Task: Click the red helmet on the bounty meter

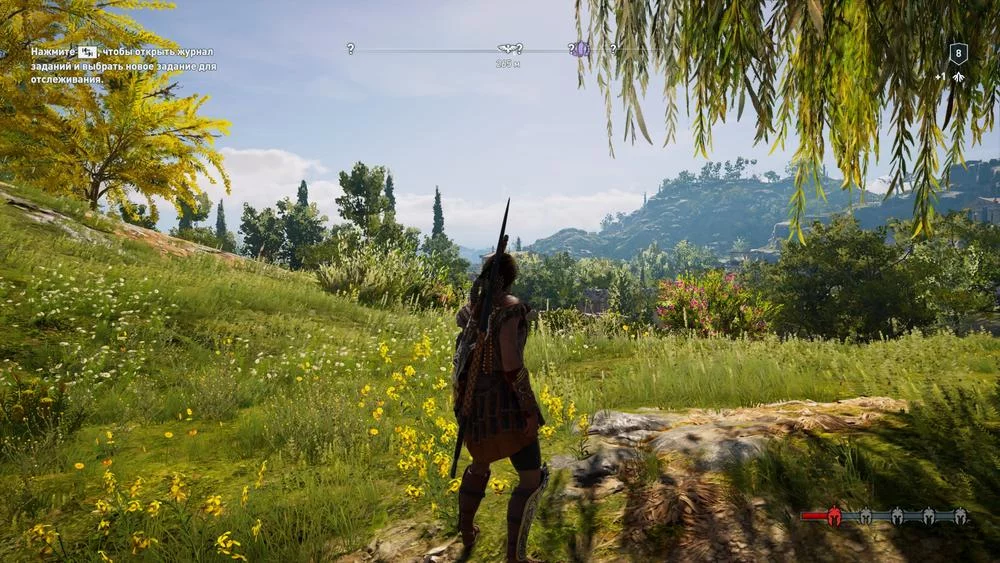Action: 834,516
